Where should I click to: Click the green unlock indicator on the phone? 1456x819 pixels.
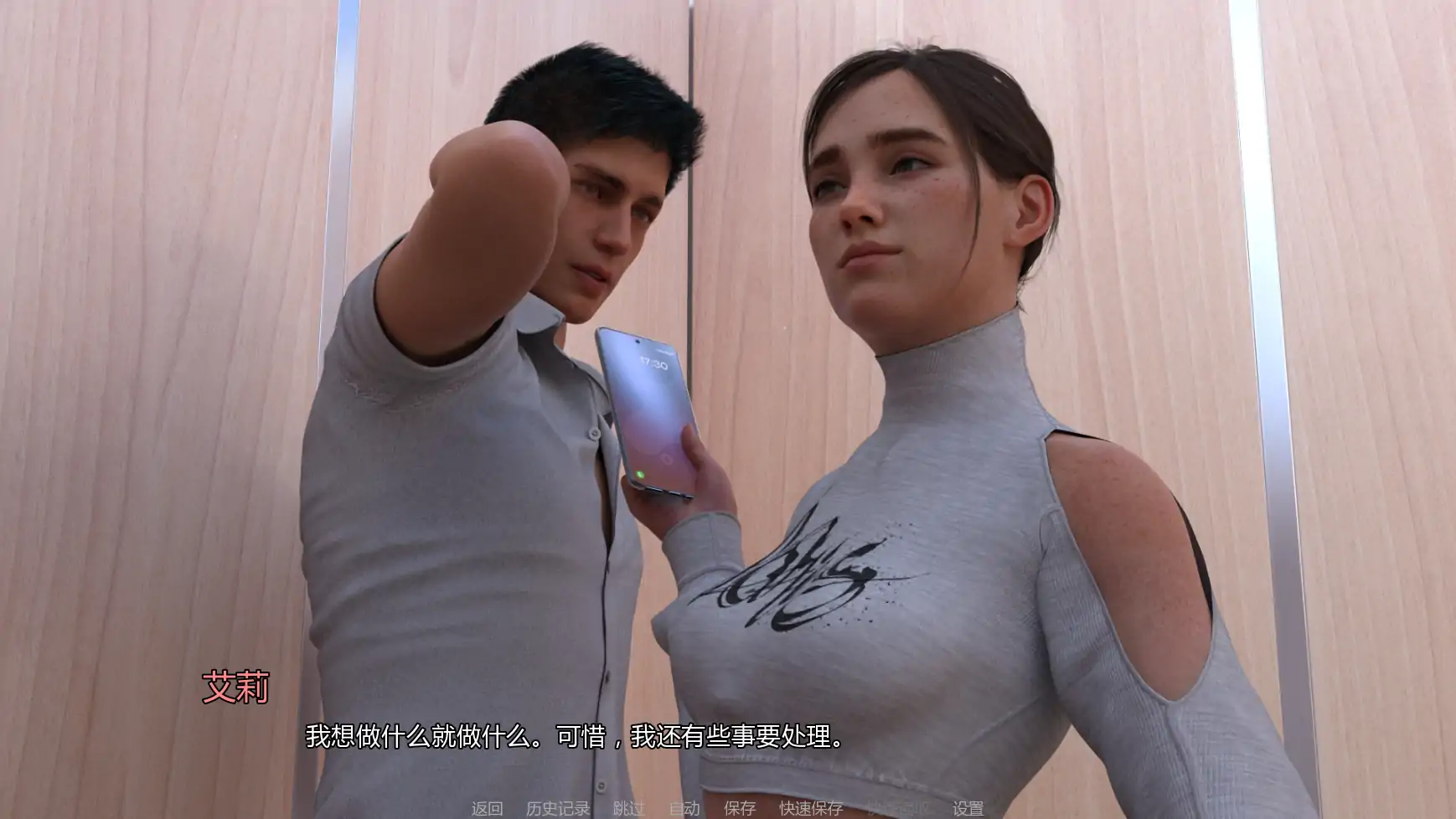tap(640, 473)
